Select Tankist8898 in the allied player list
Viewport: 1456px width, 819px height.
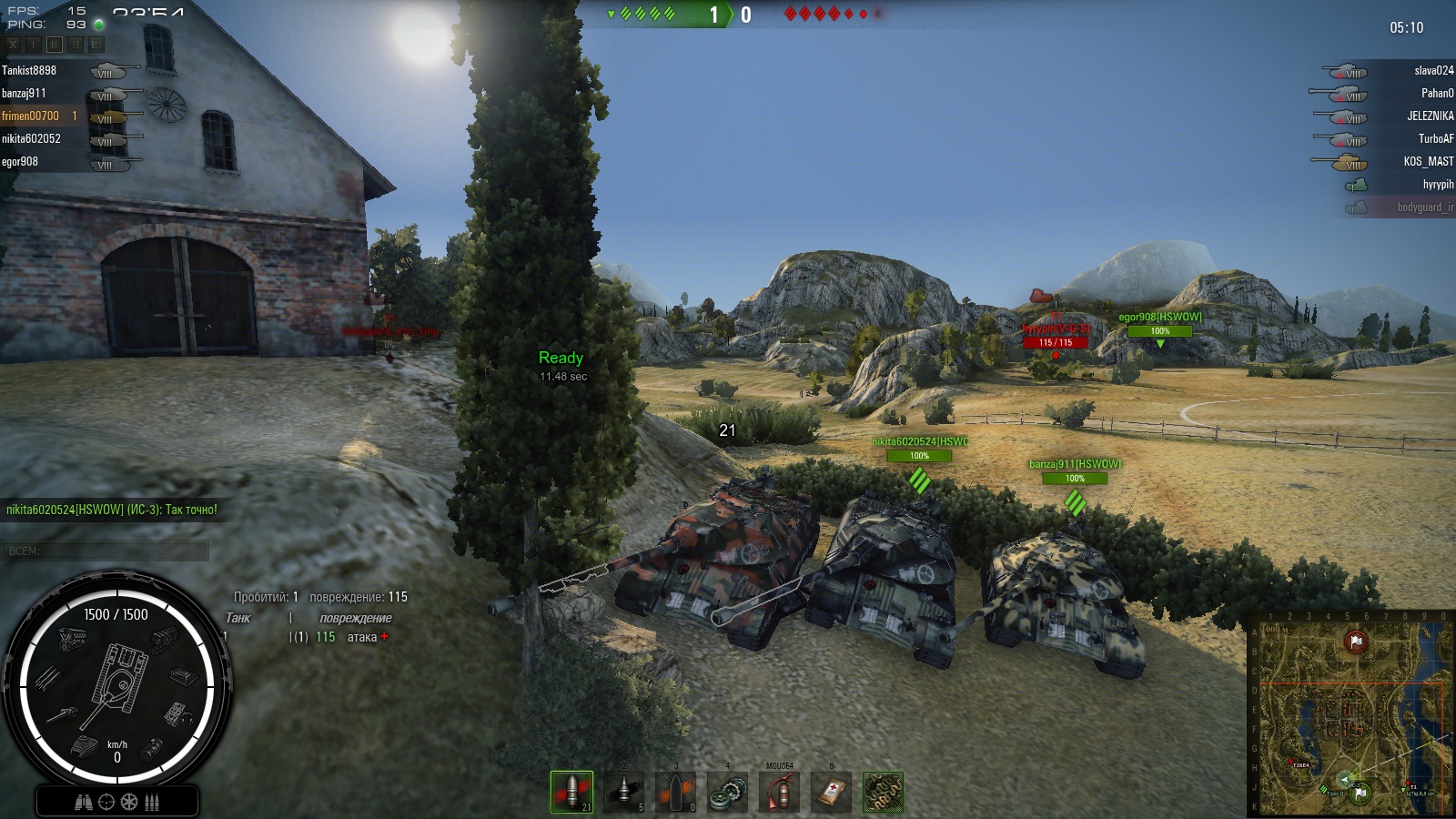tap(29, 71)
